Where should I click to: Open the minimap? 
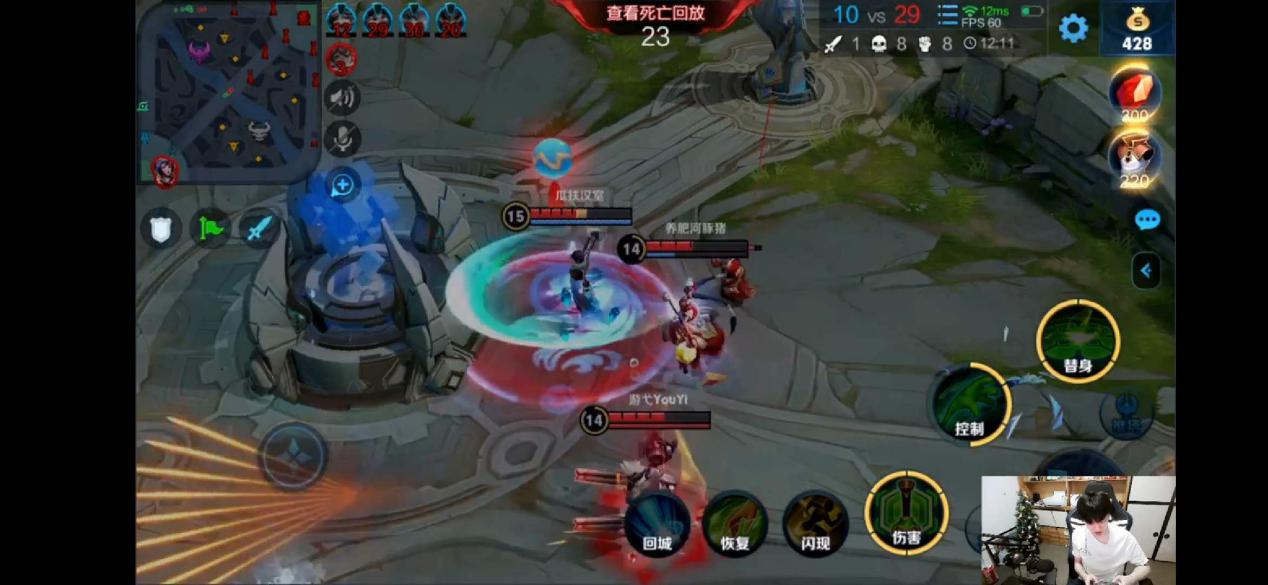(228, 92)
